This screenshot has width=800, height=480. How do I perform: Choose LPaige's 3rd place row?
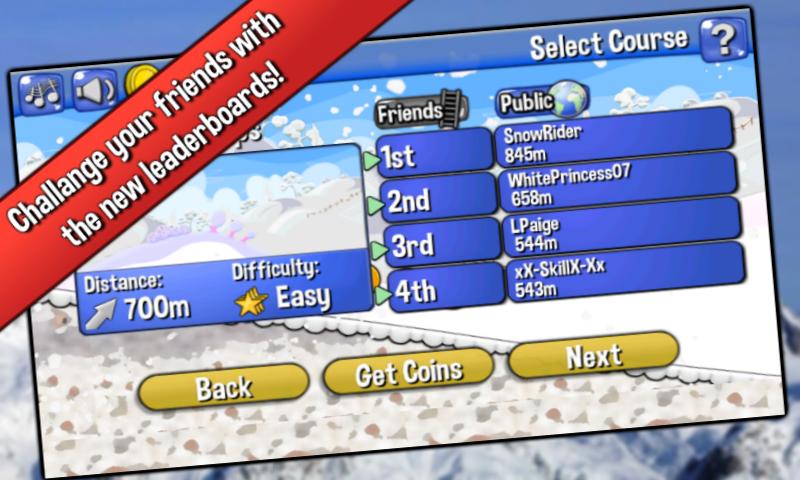pyautogui.click(x=622, y=230)
